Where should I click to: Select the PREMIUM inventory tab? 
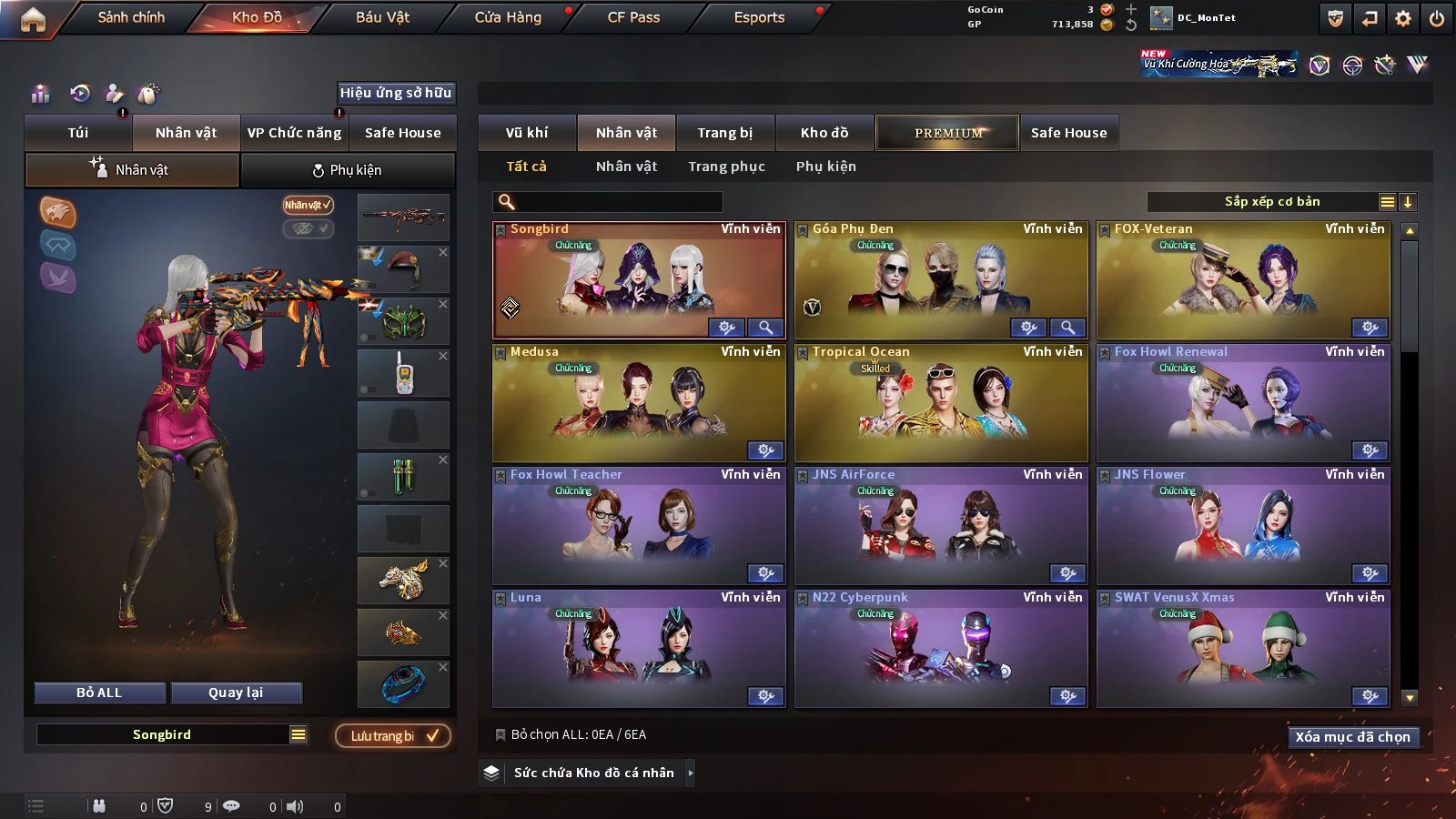(947, 133)
